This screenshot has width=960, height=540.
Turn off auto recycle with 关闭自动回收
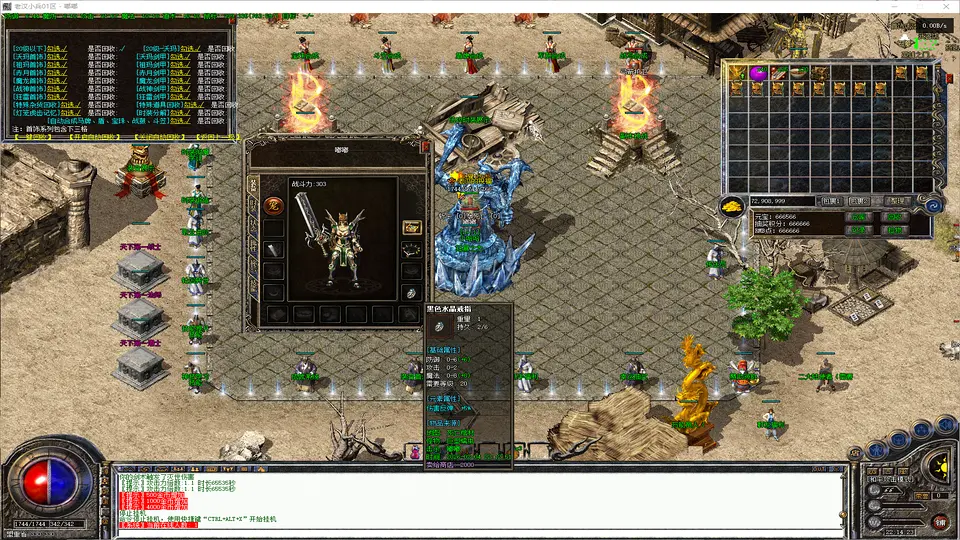click(161, 136)
